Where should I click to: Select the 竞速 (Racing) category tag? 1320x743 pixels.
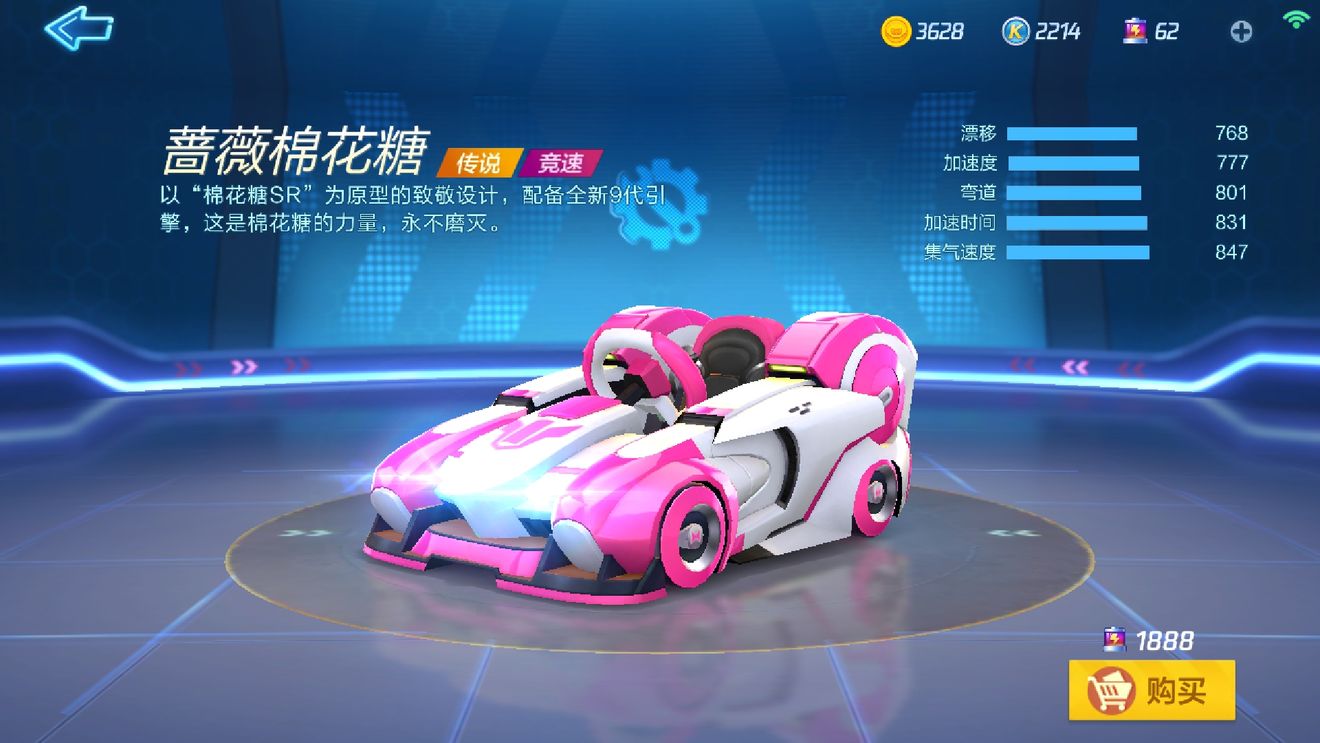560,164
